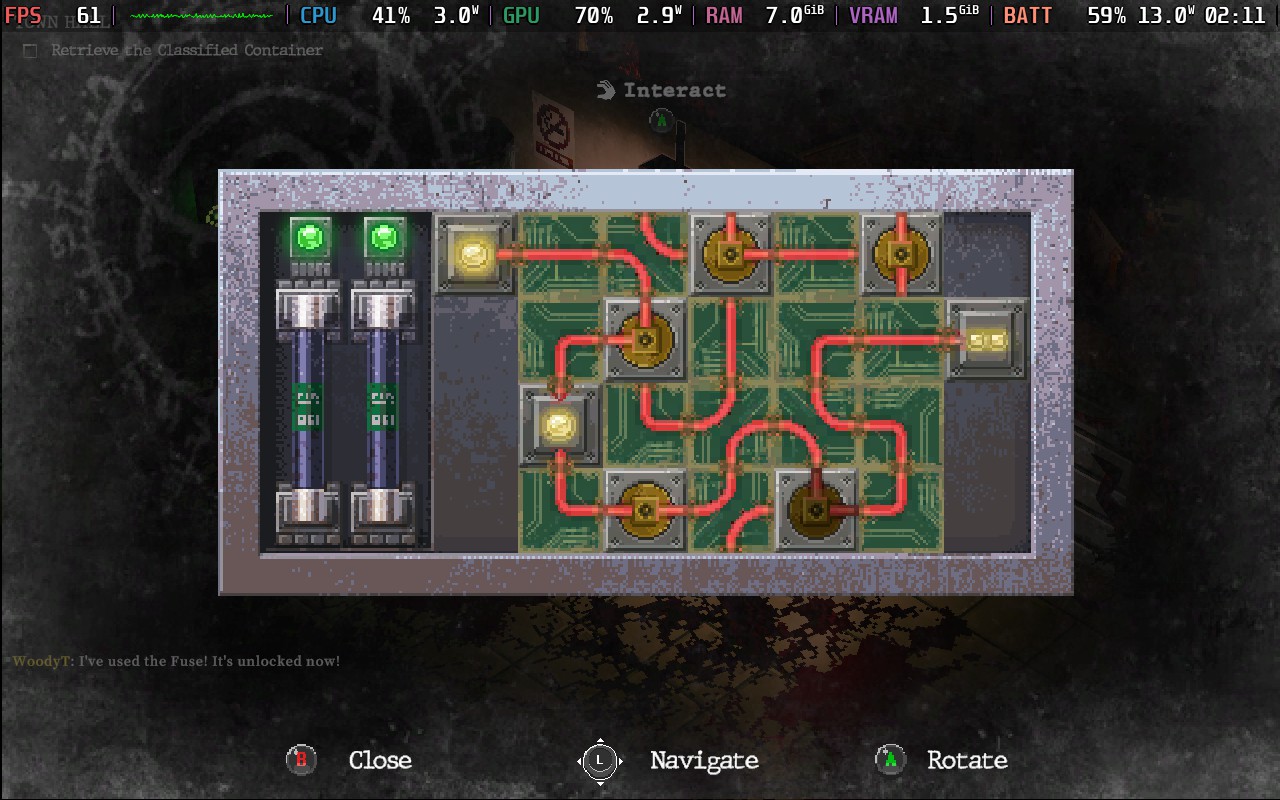The height and width of the screenshot is (800, 1280).
Task: Rotate the dark brown unpowered node tile
Action: tap(816, 510)
